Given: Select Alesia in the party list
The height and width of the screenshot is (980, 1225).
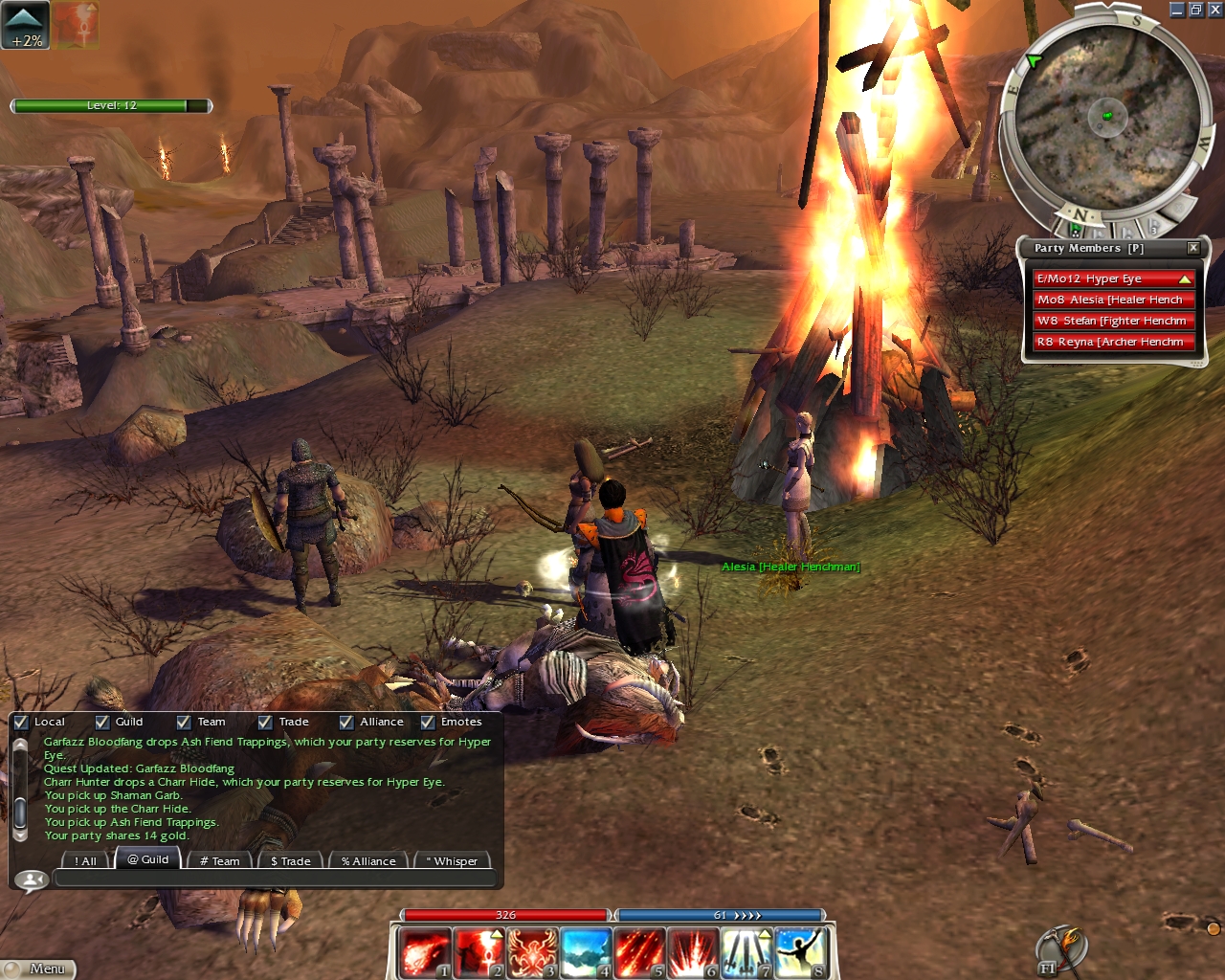Looking at the screenshot, I should (x=1112, y=300).
